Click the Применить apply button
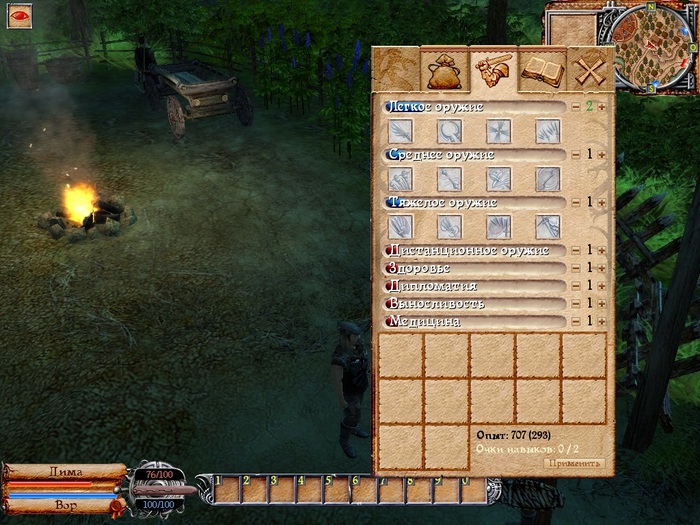This screenshot has width=700, height=525. click(x=575, y=463)
